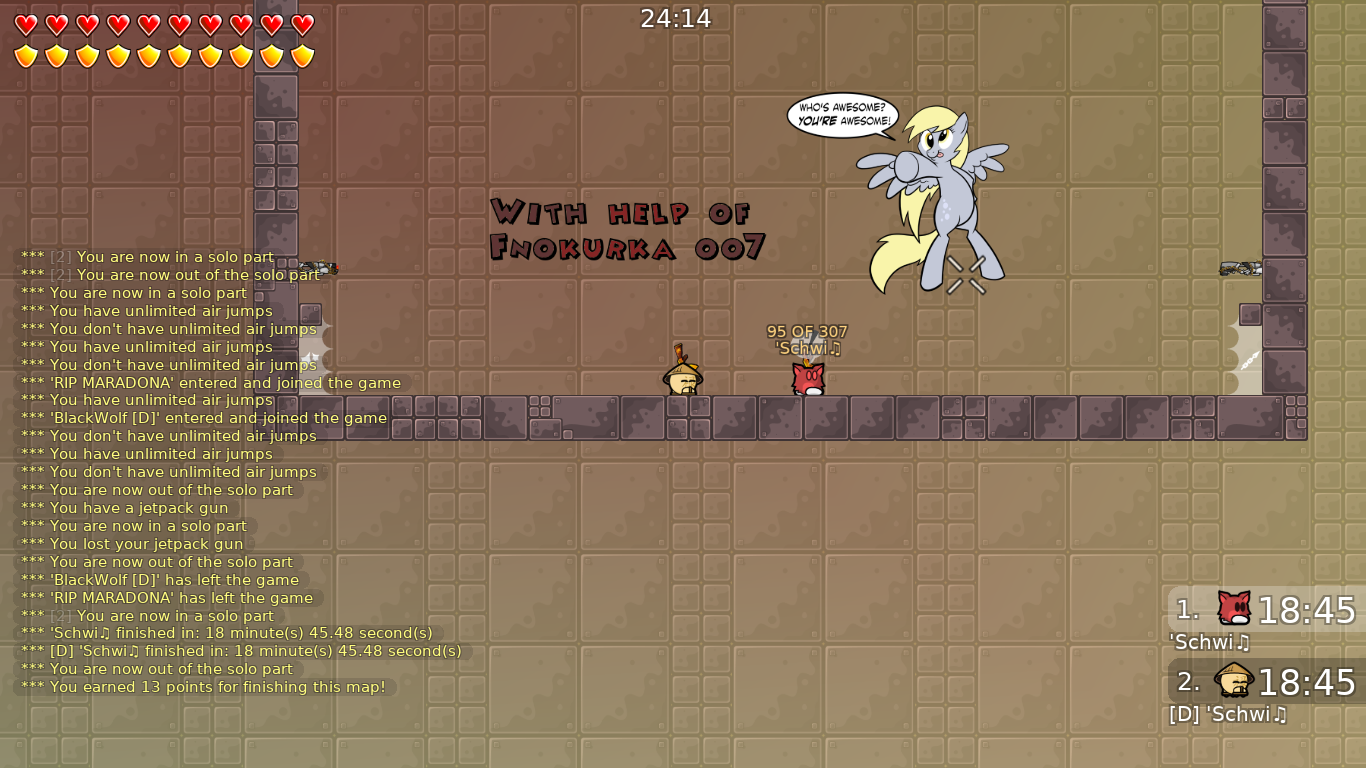Screen dimensions: 1366x768
Task: Click the weapon pickup near the right wall
Action: (x=1240, y=268)
